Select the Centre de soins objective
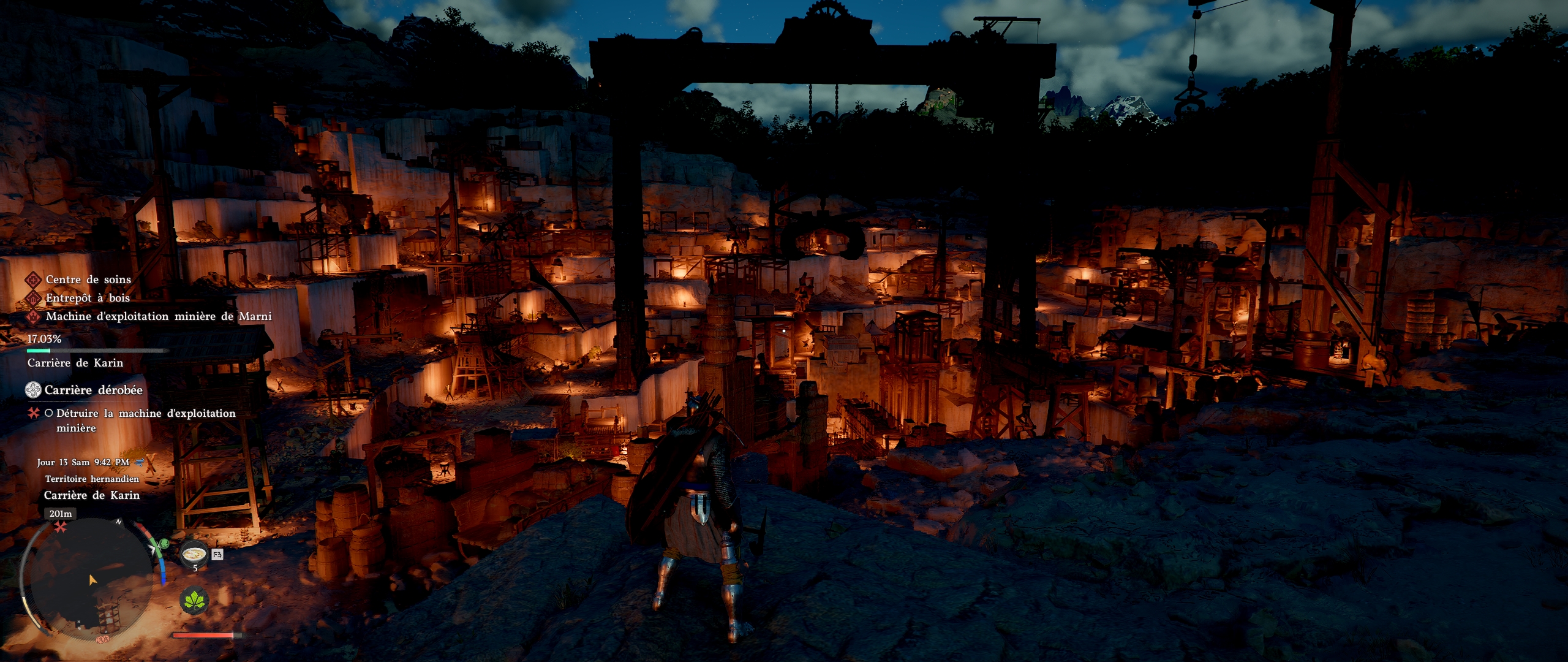The image size is (1568, 662). pos(88,280)
